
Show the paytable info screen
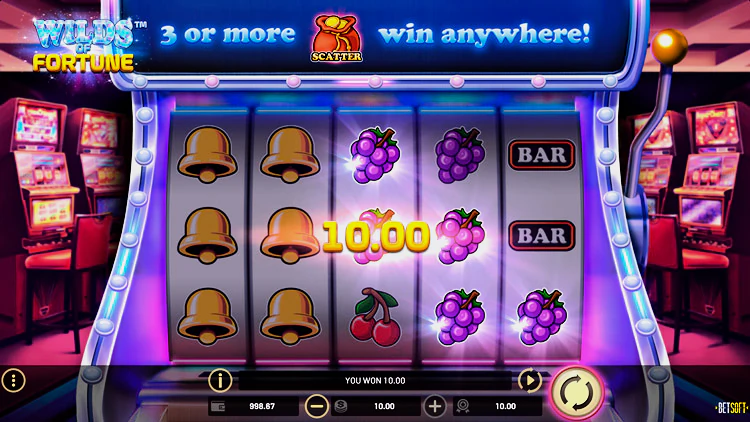click(x=220, y=380)
